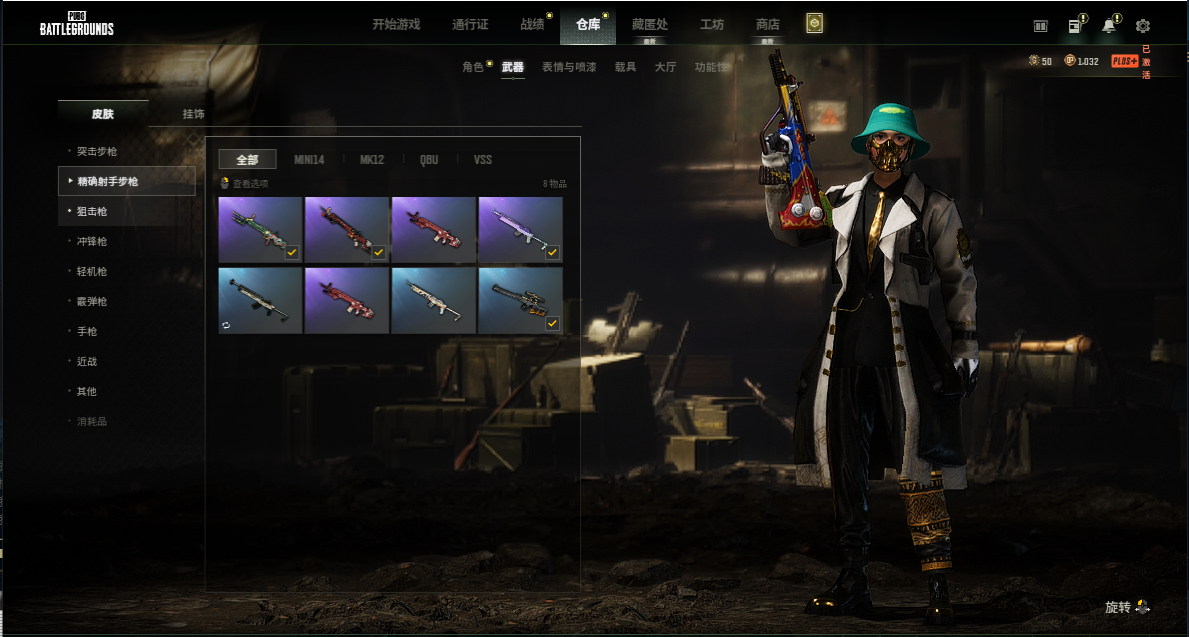Choose the 冲锋枪 SMG category
Viewport: 1189px width, 637px height.
pos(92,241)
